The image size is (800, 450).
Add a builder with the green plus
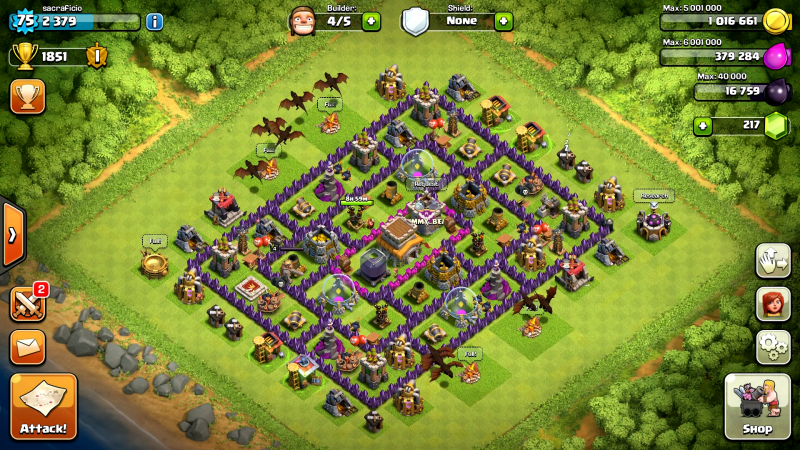click(371, 21)
